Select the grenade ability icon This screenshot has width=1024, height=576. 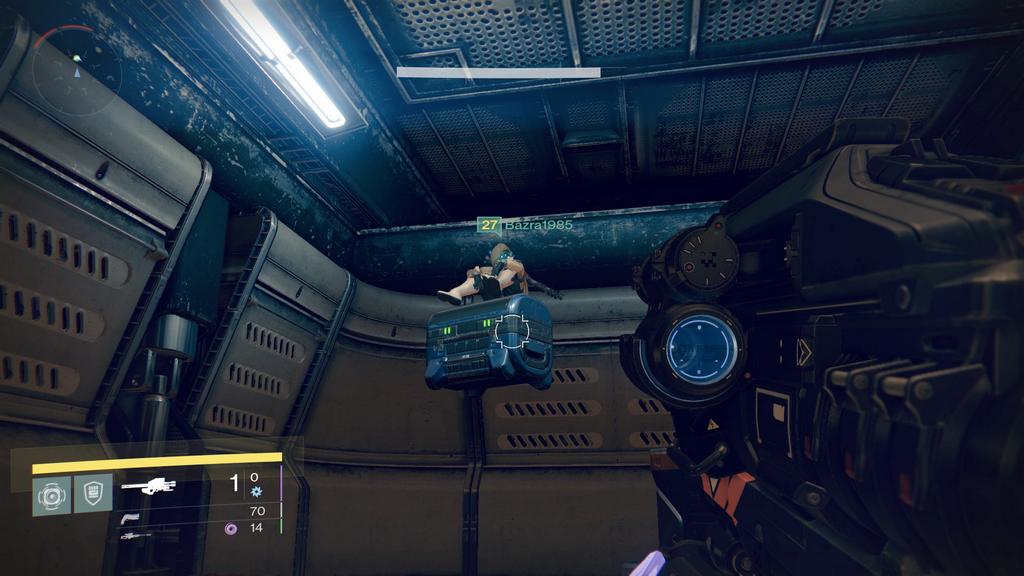51,495
